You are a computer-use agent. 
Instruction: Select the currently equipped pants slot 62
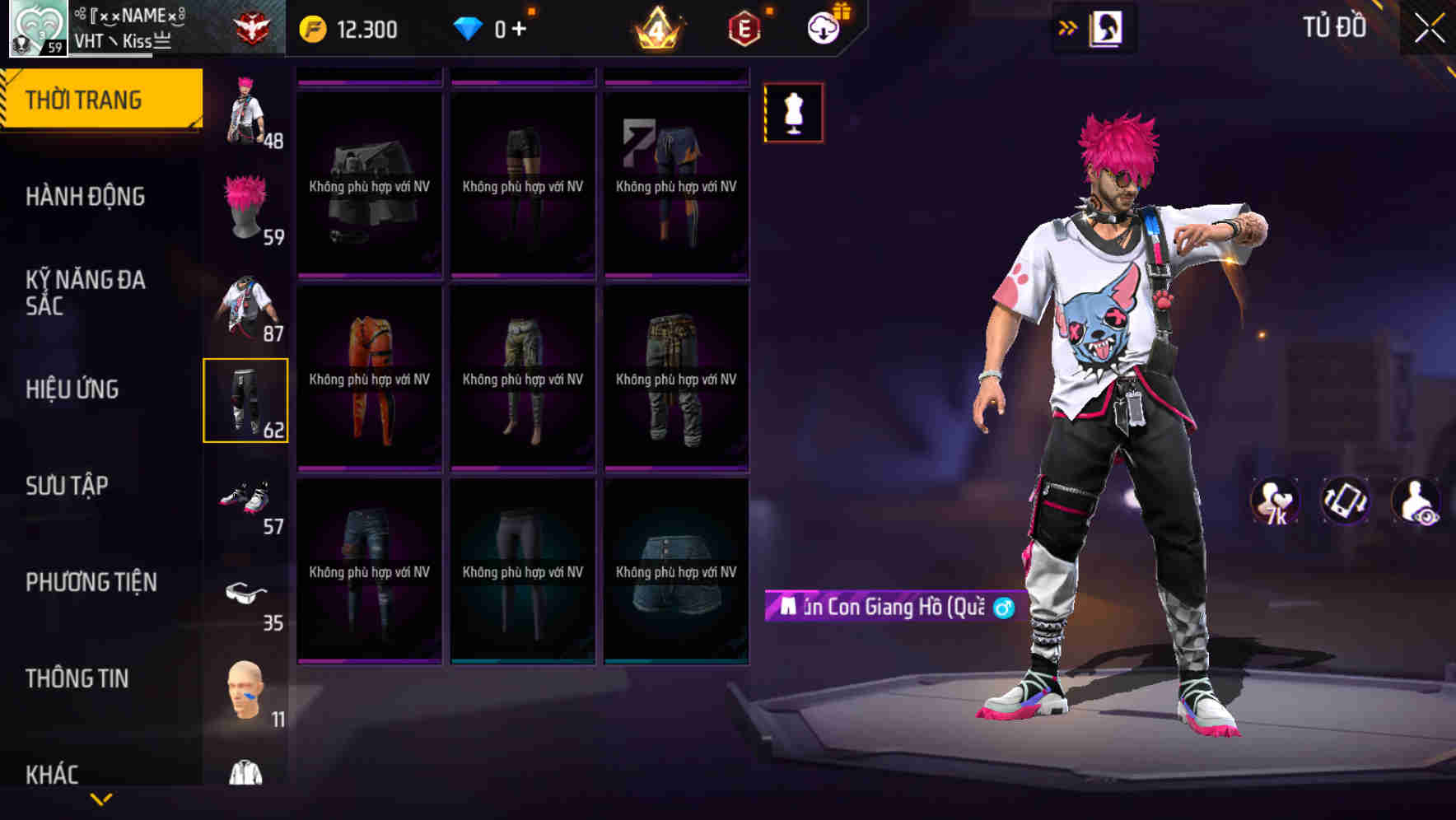pos(247,401)
